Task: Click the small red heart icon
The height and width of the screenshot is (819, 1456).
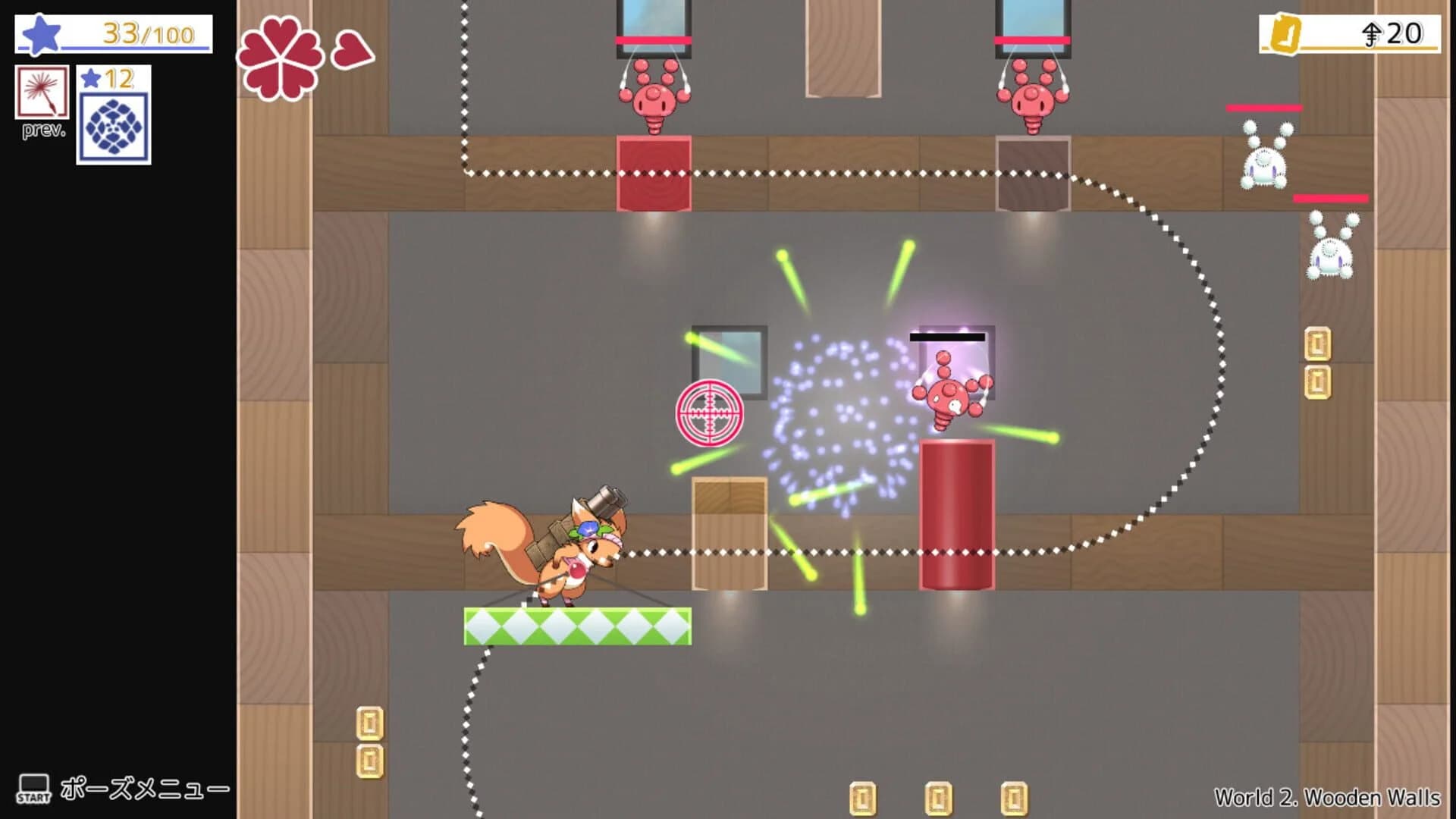Action: coord(353,49)
